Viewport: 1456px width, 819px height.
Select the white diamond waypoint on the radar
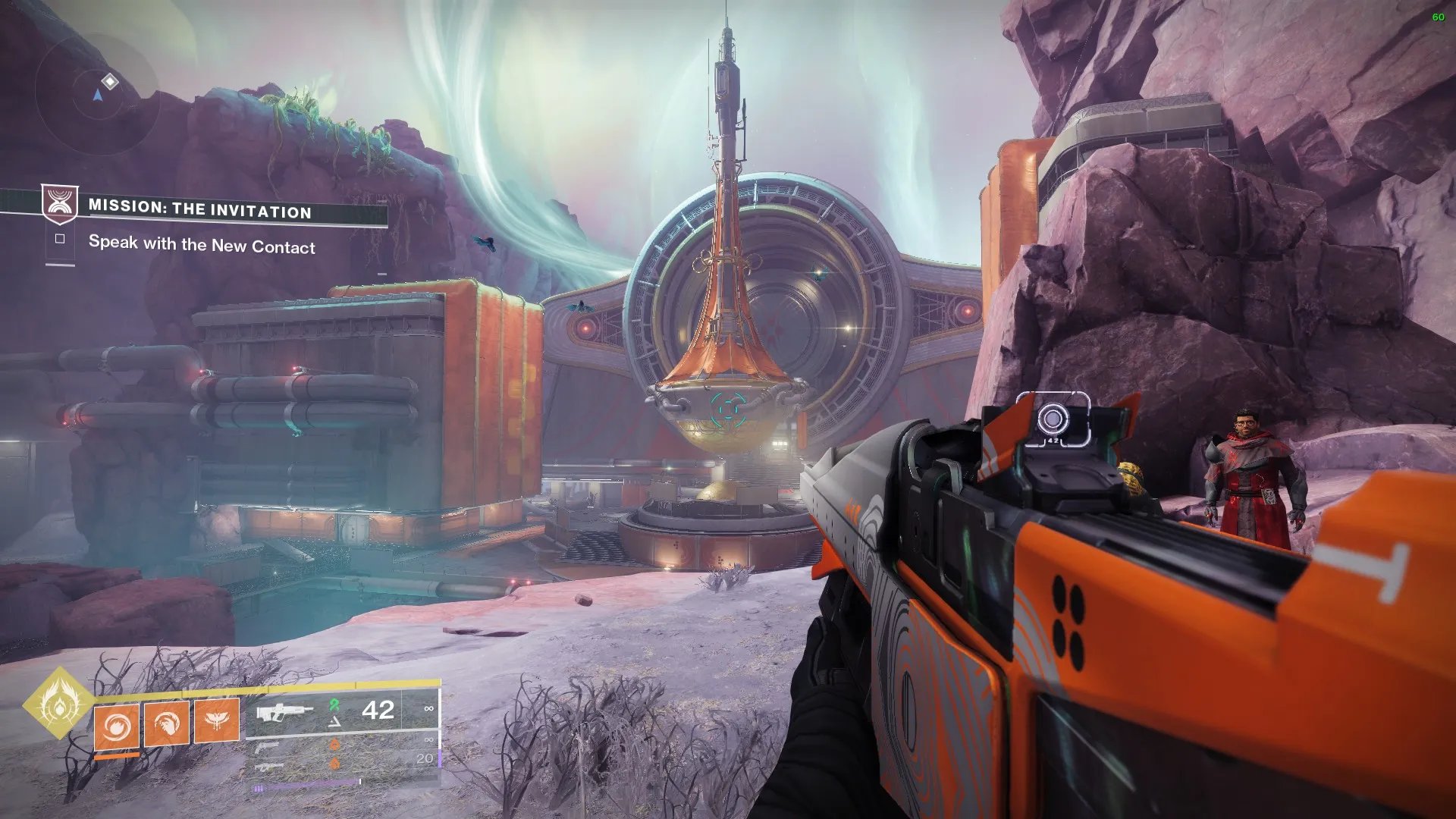point(110,81)
